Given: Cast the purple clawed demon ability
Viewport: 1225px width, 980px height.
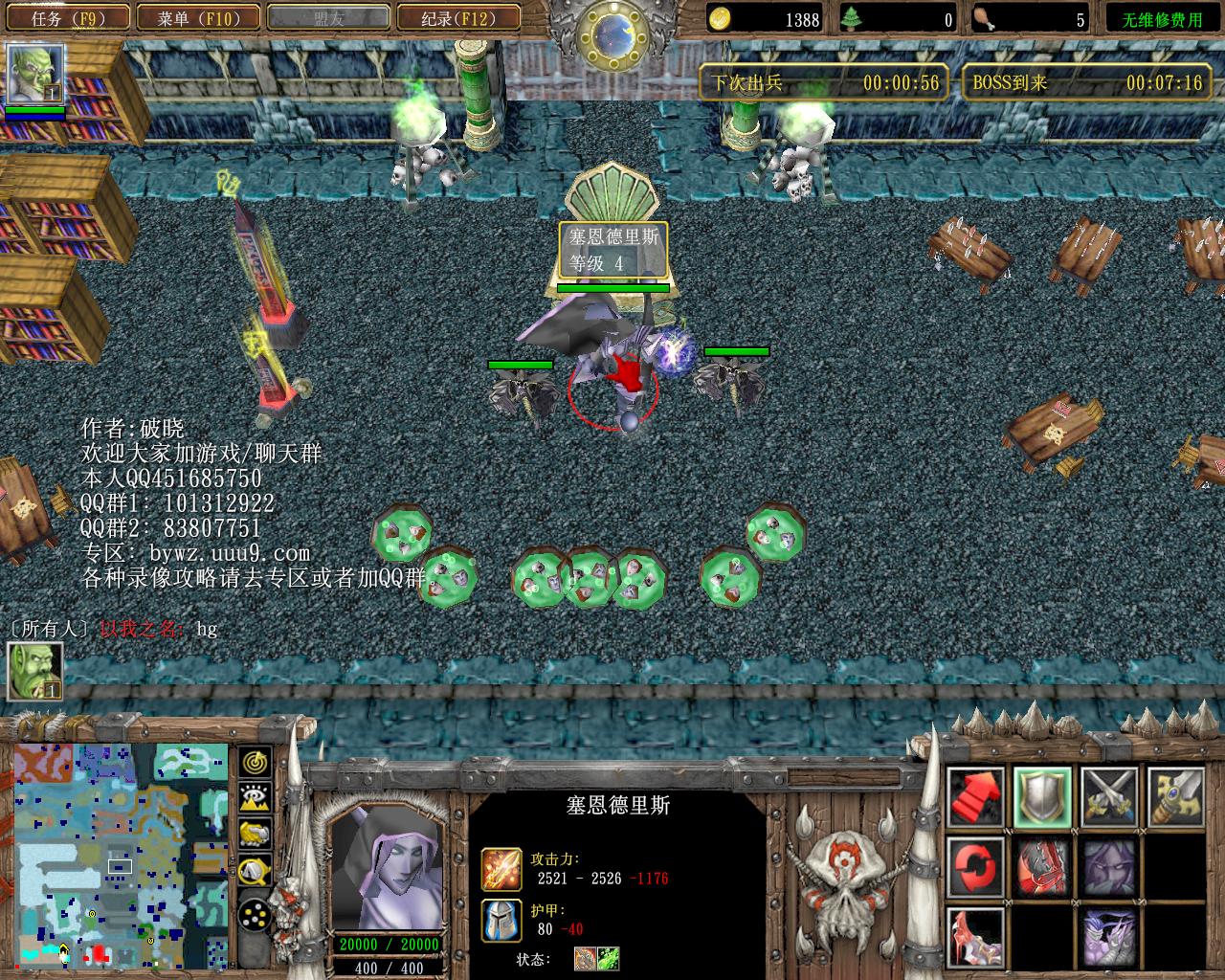Looking at the screenshot, I should (x=1109, y=935).
